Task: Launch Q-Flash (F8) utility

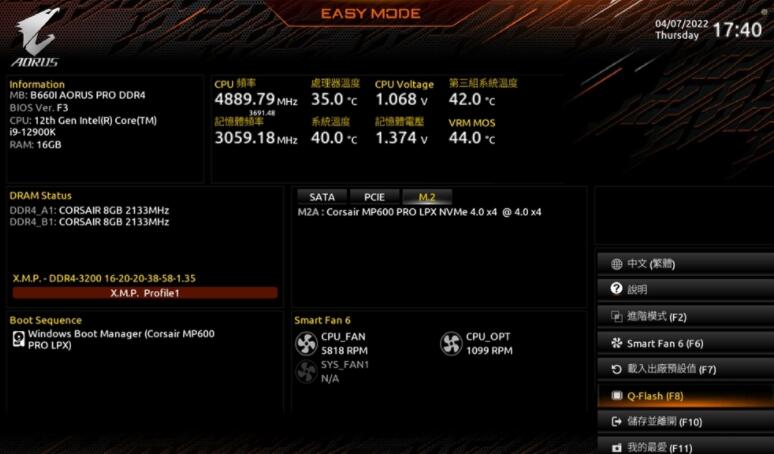Action: point(684,396)
